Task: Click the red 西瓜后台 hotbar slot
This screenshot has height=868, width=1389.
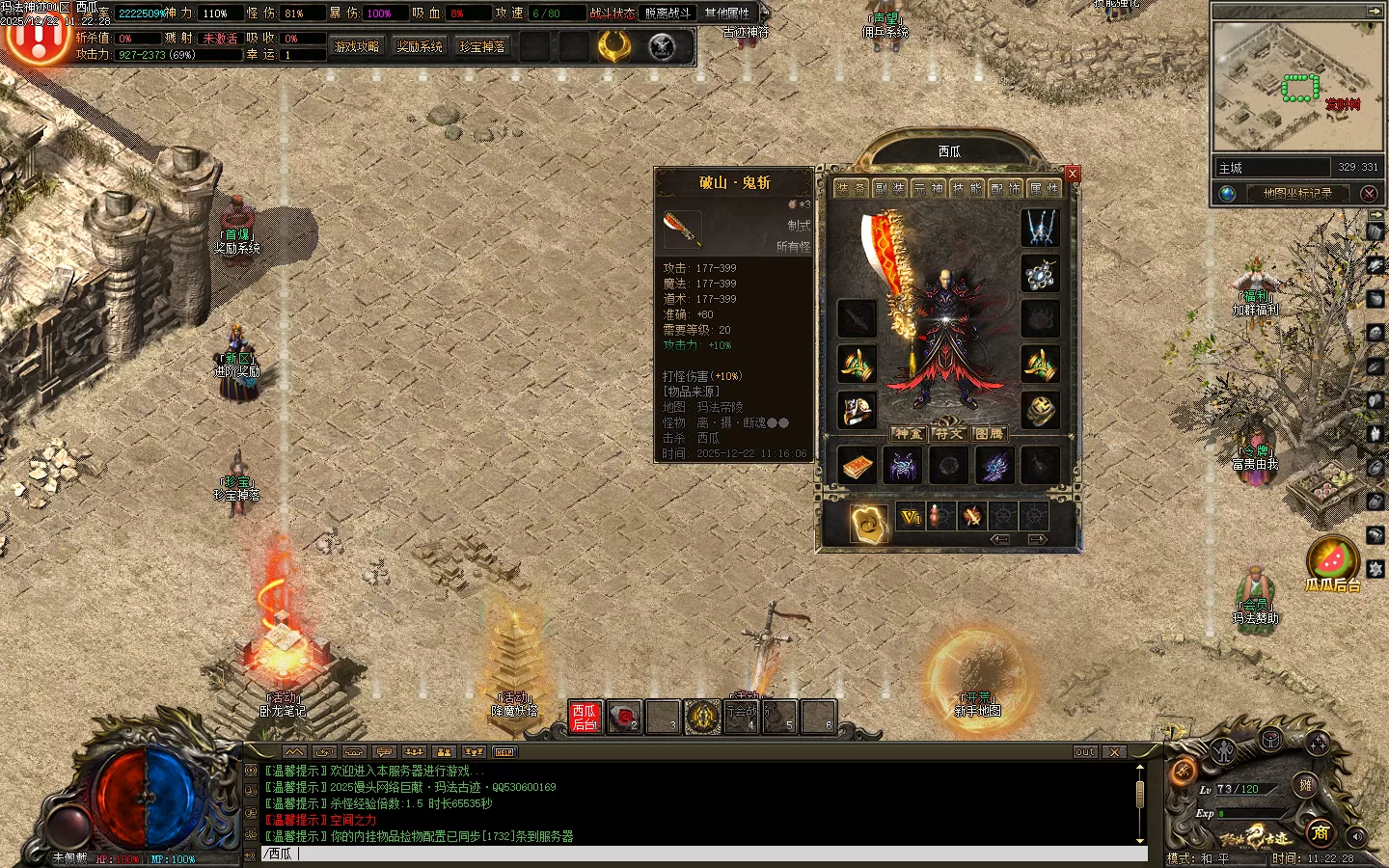Action: tap(585, 717)
